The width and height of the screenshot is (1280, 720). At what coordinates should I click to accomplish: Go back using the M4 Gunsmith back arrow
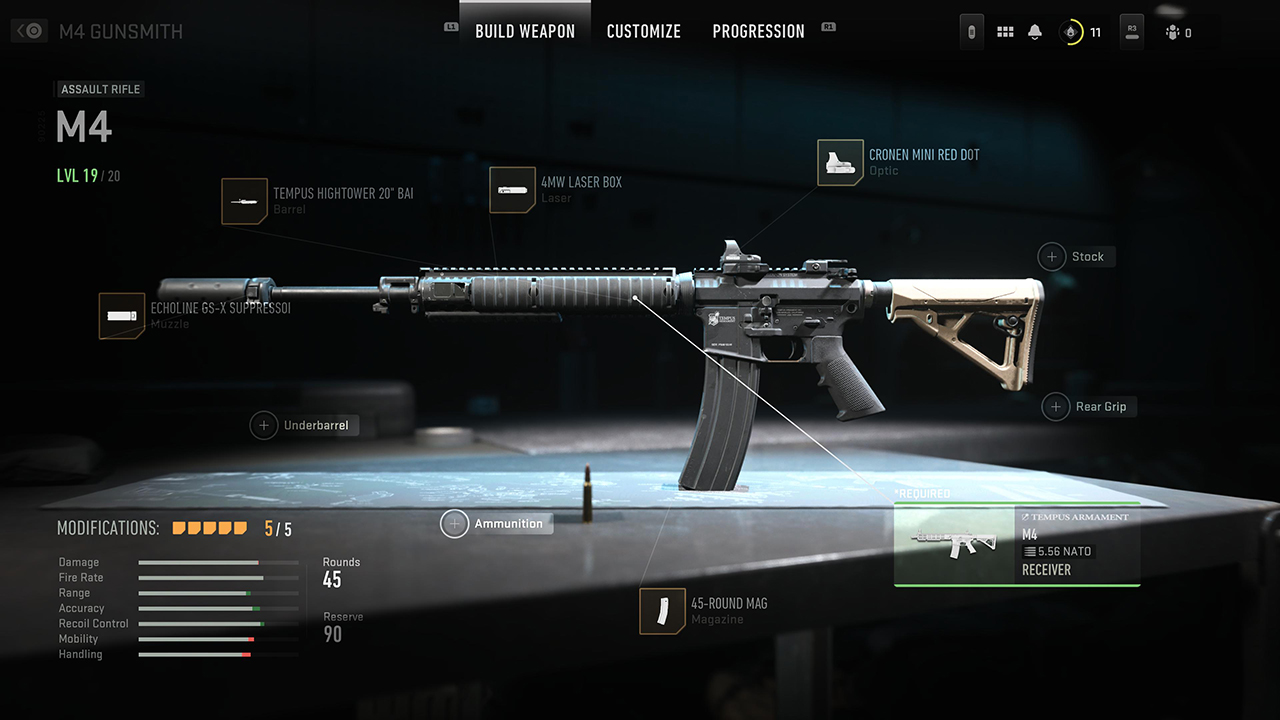click(x=28, y=31)
